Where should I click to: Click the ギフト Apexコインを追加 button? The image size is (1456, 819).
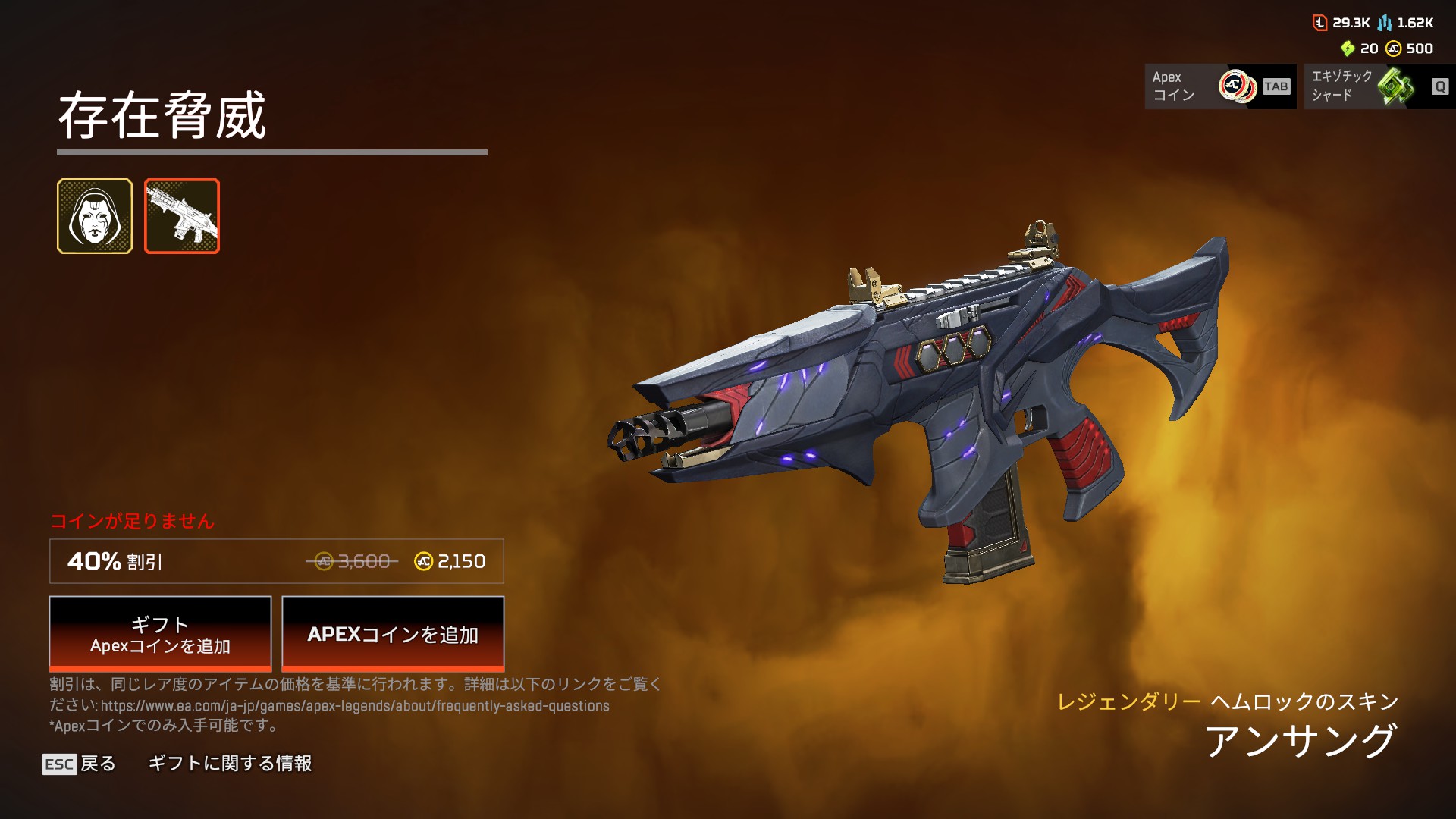160,634
